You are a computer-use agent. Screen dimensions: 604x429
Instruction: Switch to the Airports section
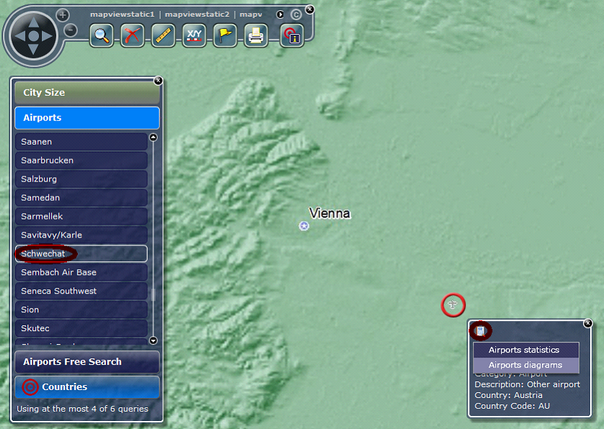pos(86,118)
